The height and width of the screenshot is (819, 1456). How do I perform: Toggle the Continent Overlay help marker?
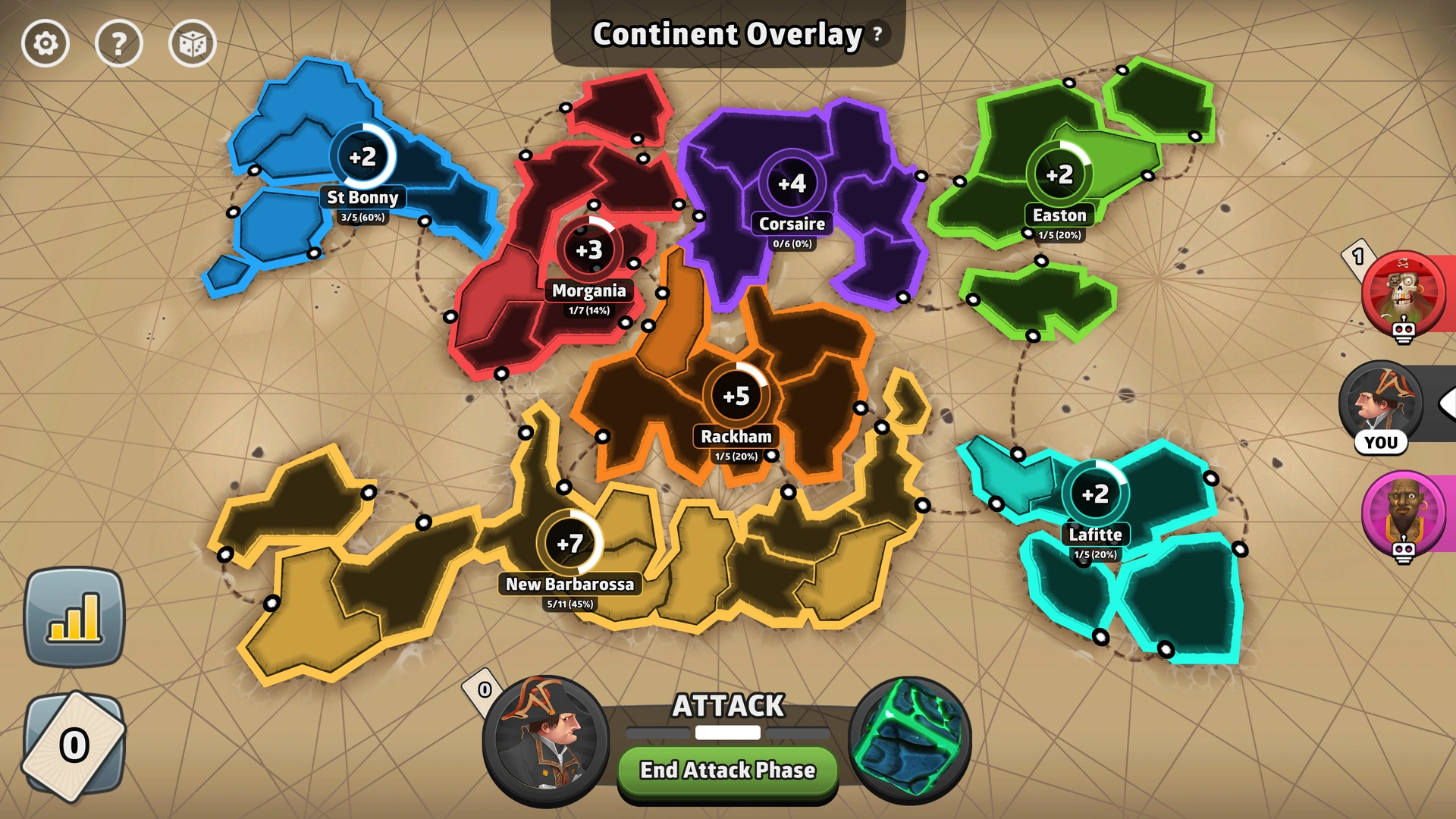point(877,35)
